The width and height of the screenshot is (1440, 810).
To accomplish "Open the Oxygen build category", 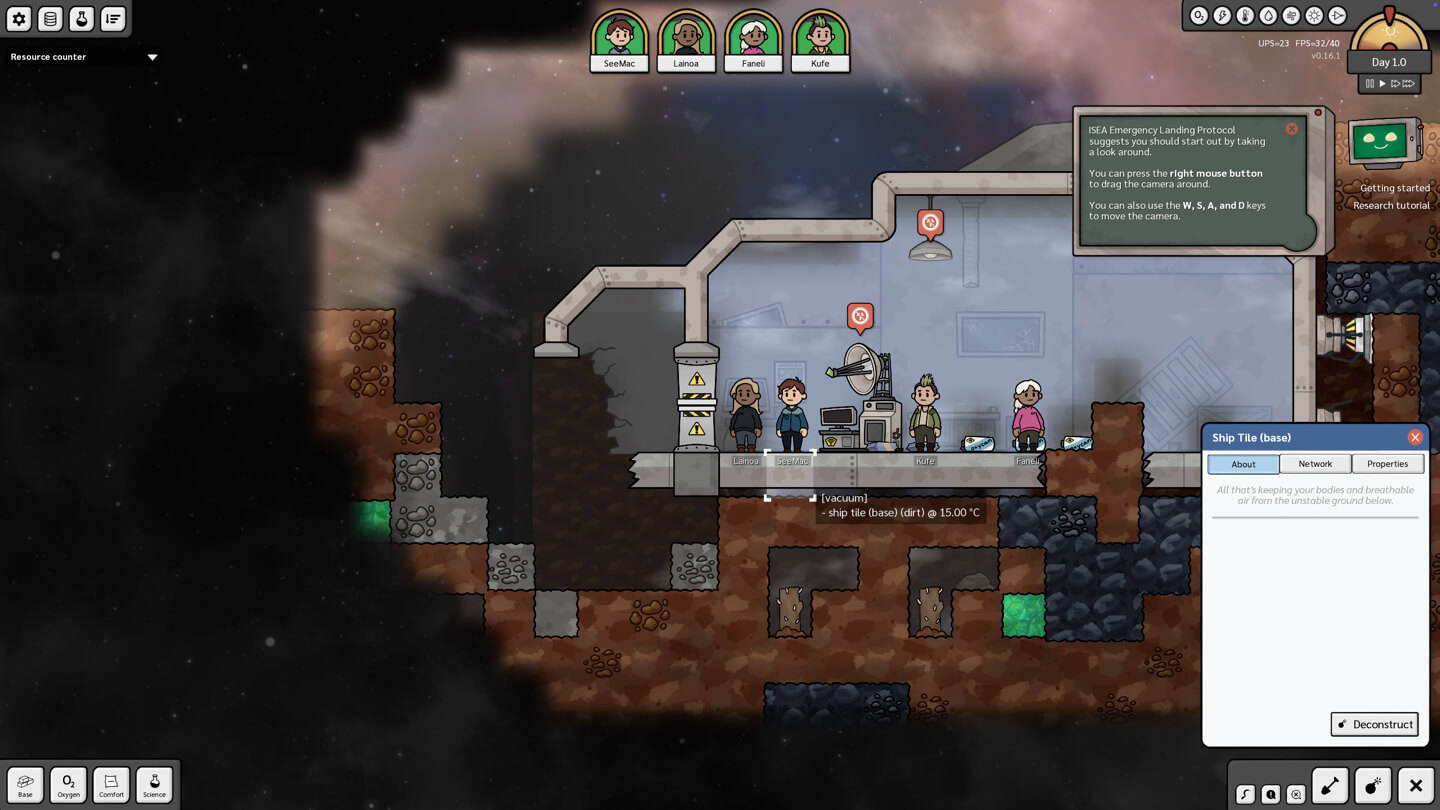I will 68,785.
